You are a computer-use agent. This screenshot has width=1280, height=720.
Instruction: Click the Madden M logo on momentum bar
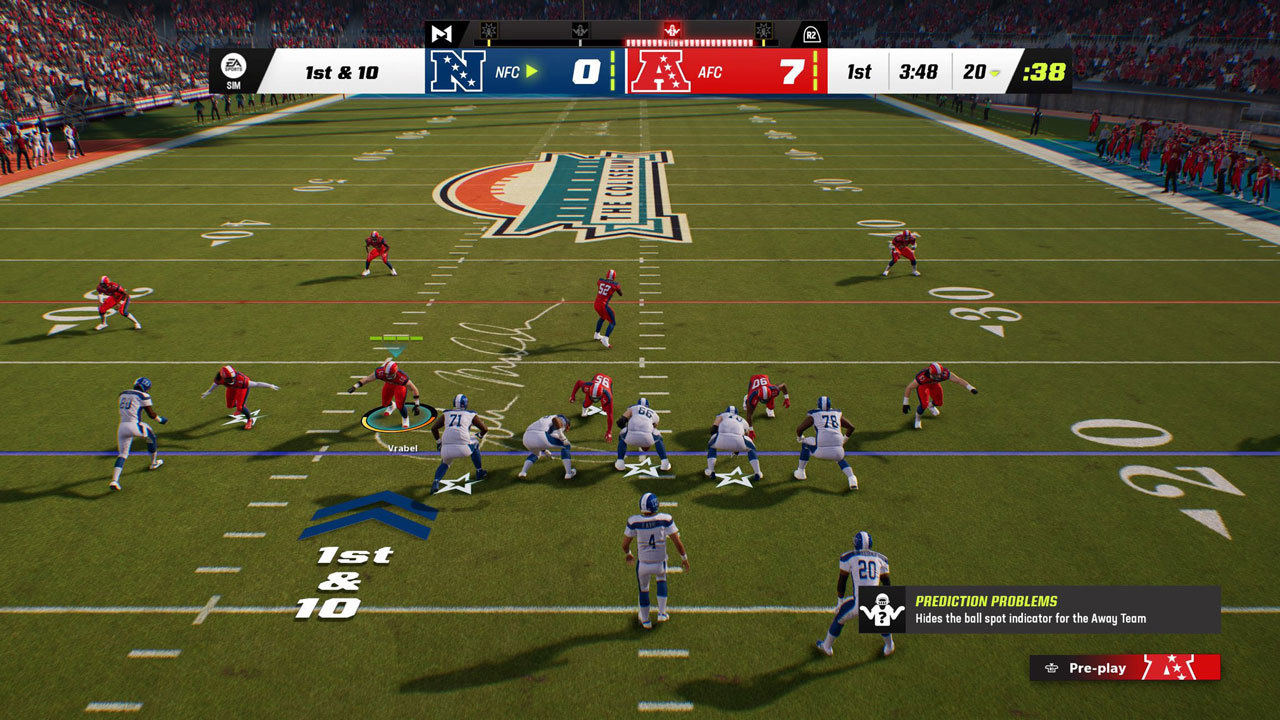point(441,33)
